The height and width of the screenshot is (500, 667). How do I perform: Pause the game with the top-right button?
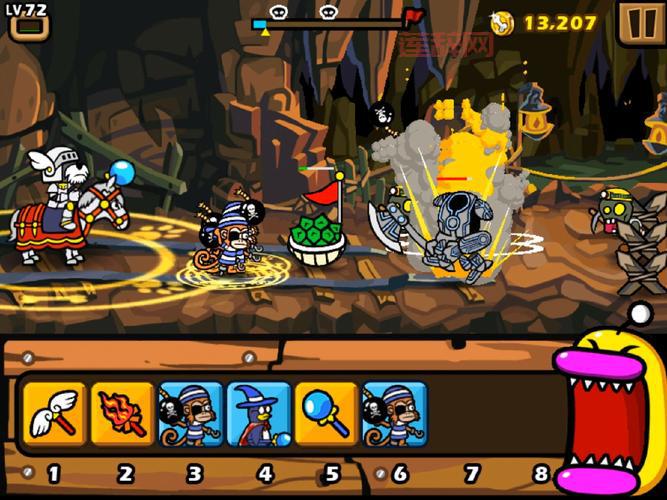[x=636, y=22]
